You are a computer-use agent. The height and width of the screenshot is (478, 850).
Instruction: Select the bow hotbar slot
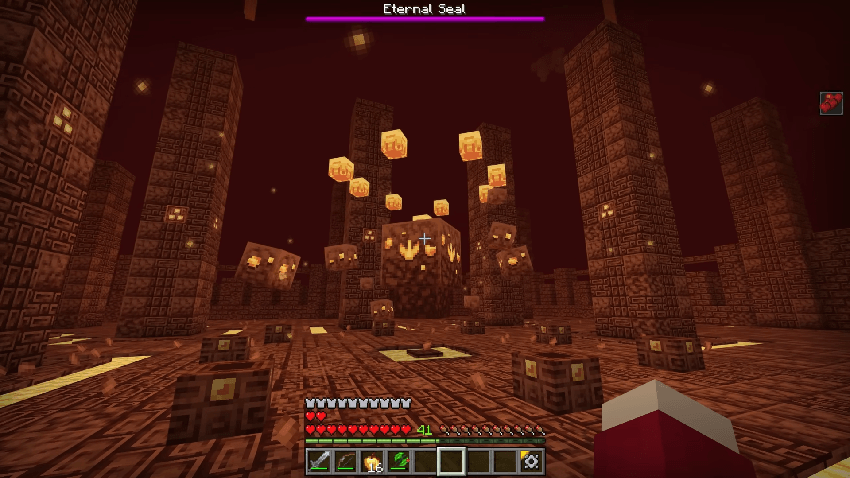[346, 461]
